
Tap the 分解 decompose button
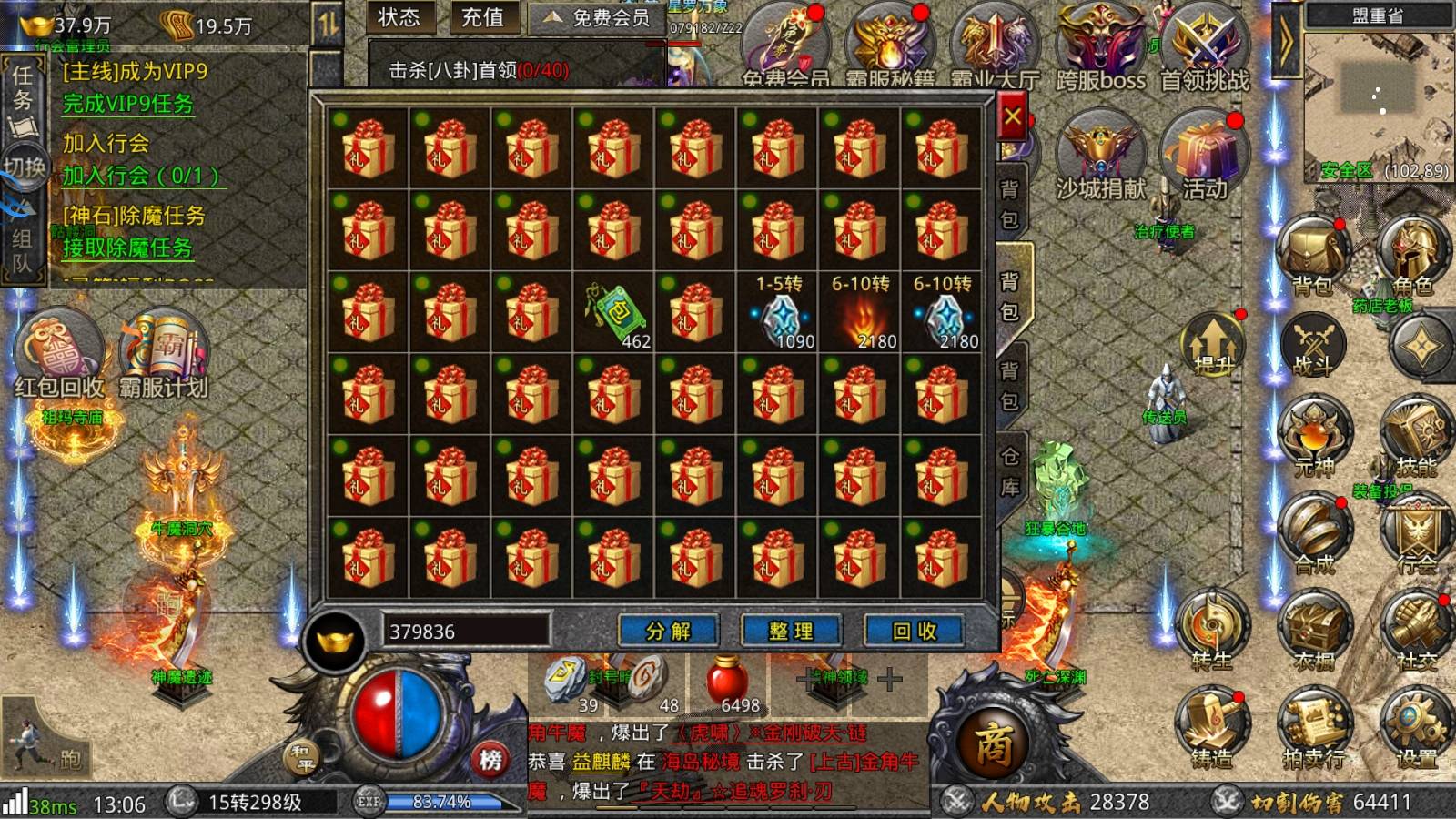[668, 631]
